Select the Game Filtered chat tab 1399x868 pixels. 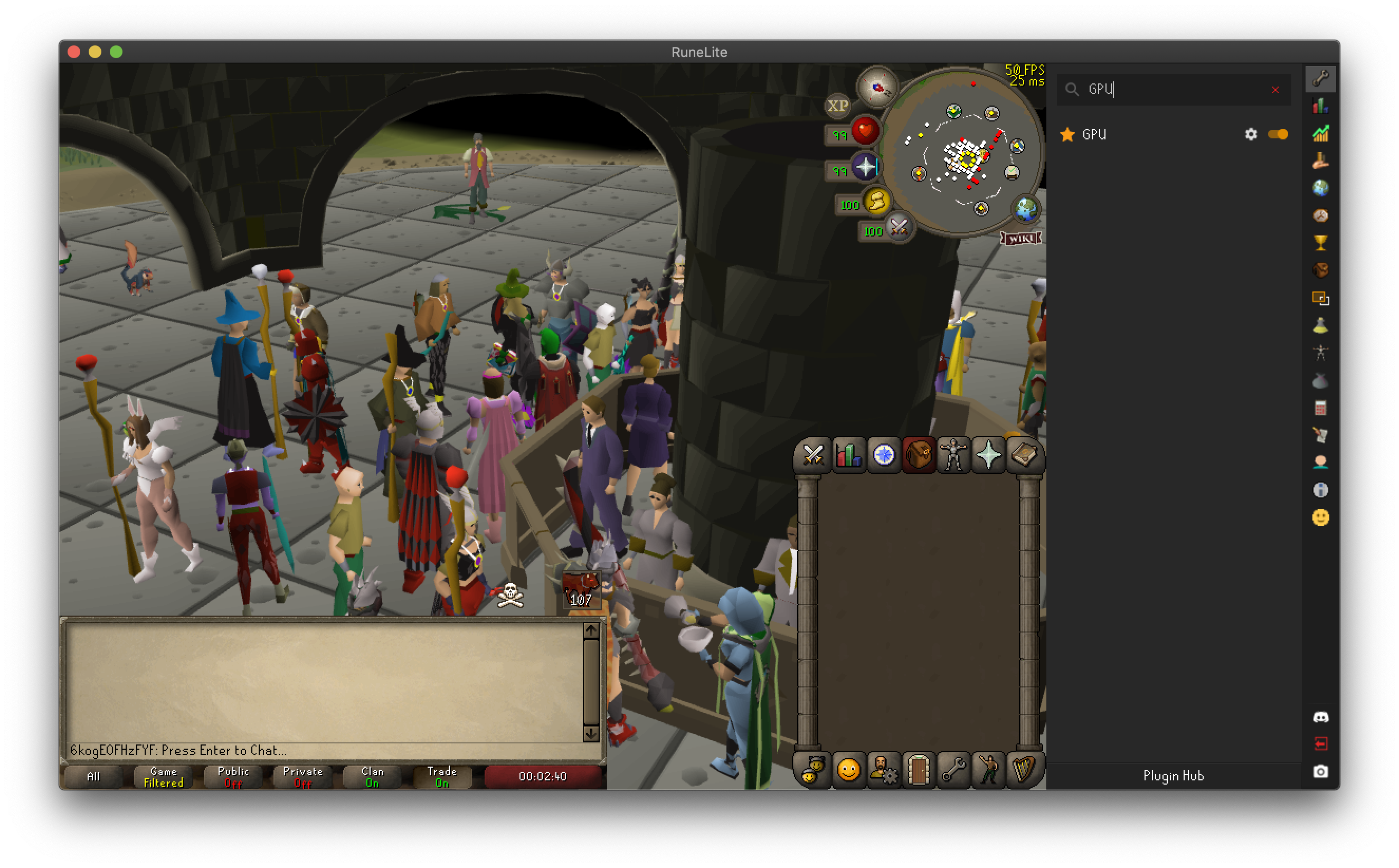164,777
